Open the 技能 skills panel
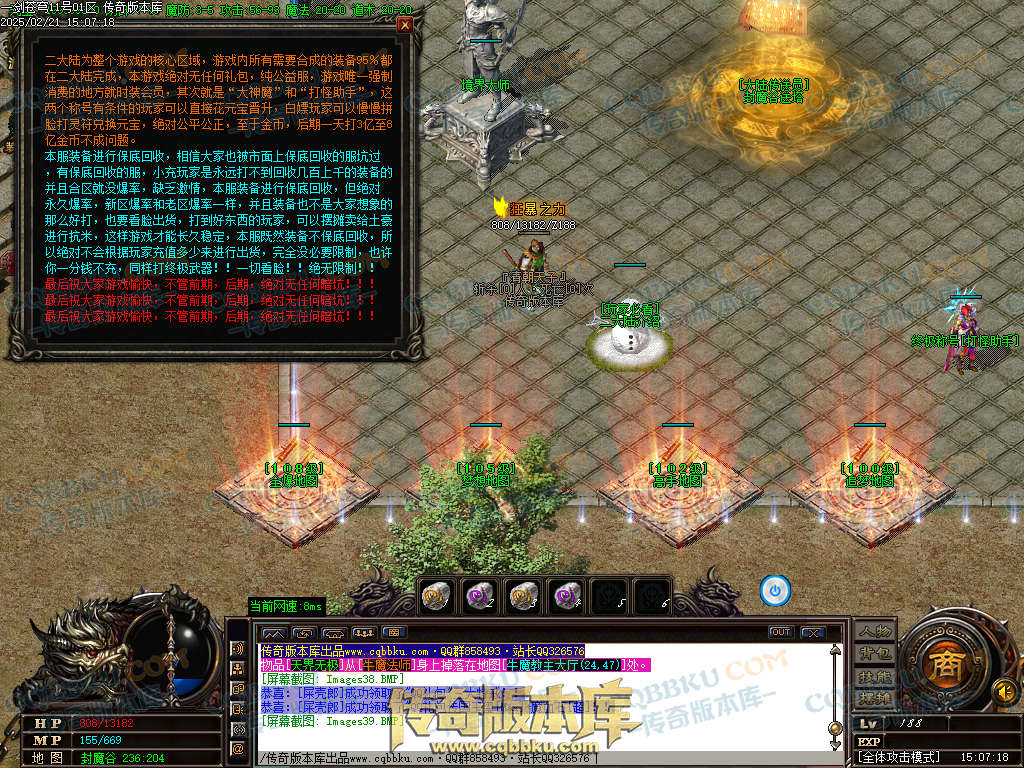Viewport: 1024px width, 768px height. pyautogui.click(x=874, y=676)
